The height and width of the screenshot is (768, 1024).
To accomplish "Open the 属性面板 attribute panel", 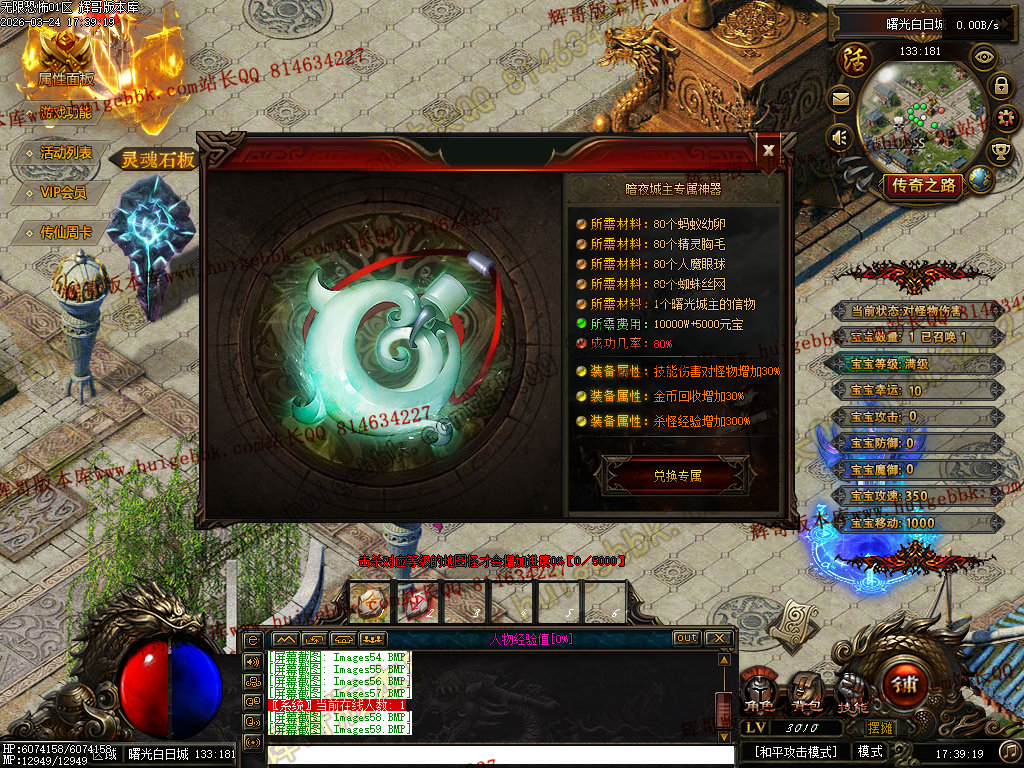I will point(66,78).
